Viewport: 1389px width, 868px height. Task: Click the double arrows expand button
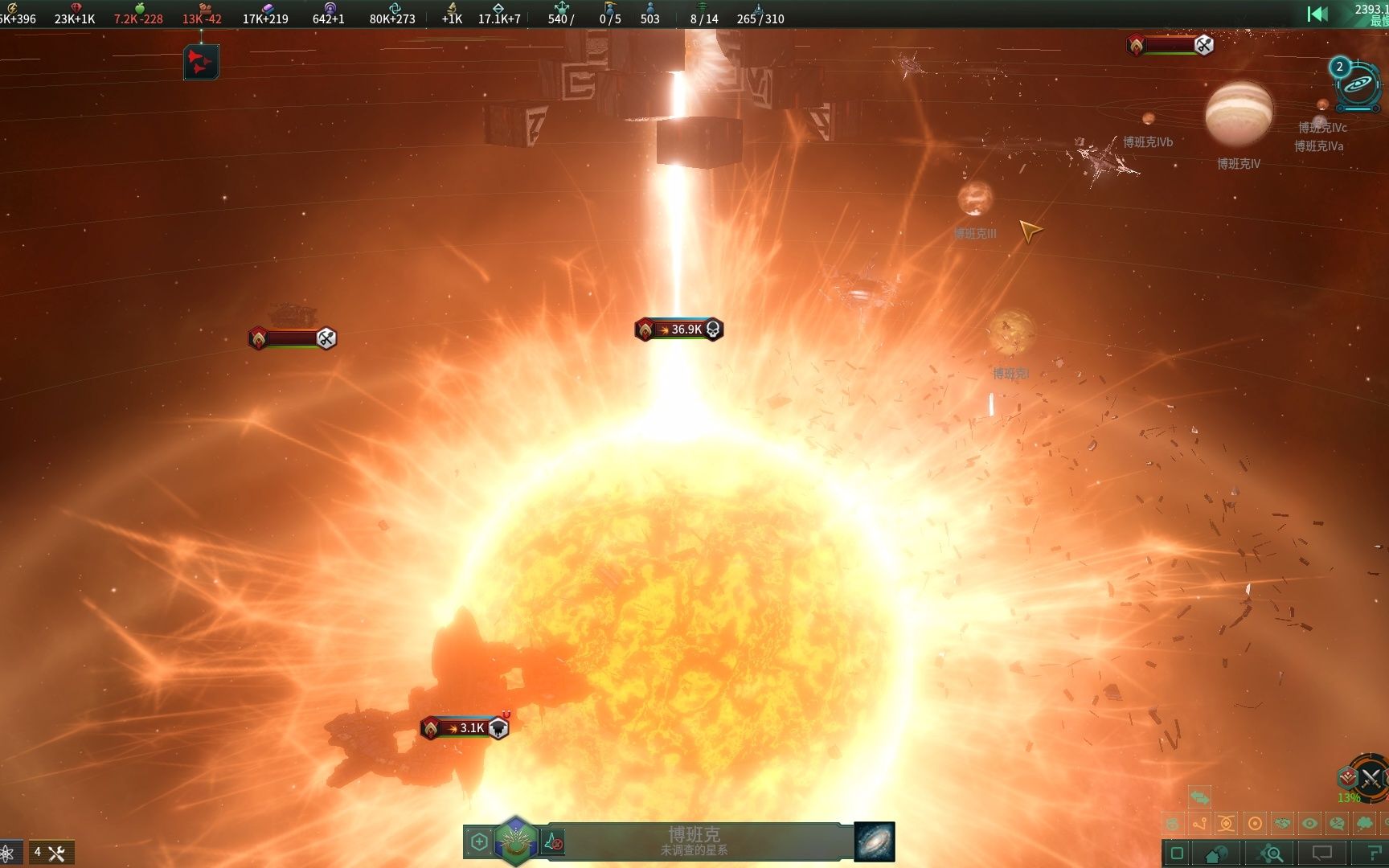[x=1200, y=796]
